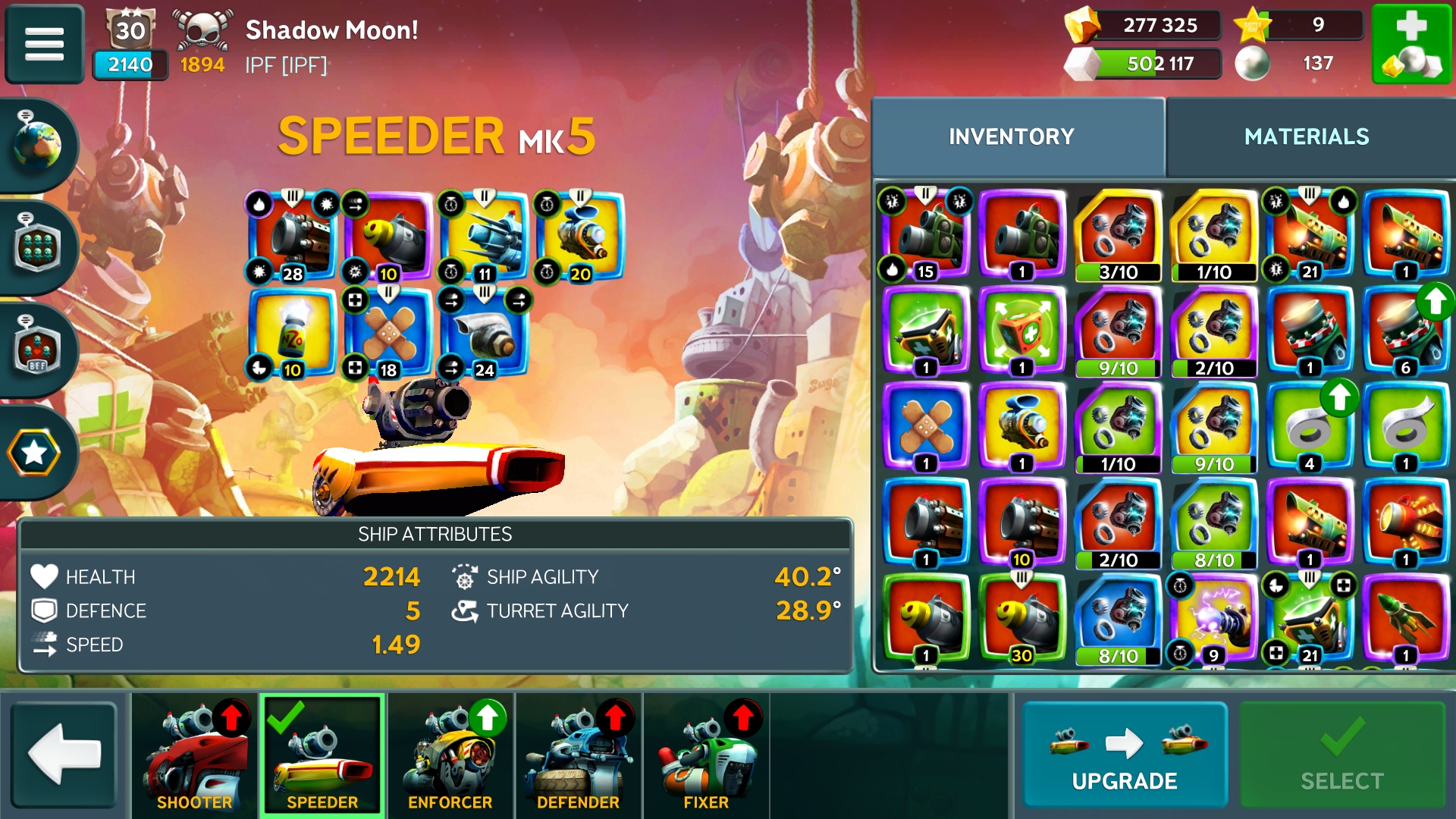Open the Inventory tab
Screen dimensions: 1456x819
1012,136
